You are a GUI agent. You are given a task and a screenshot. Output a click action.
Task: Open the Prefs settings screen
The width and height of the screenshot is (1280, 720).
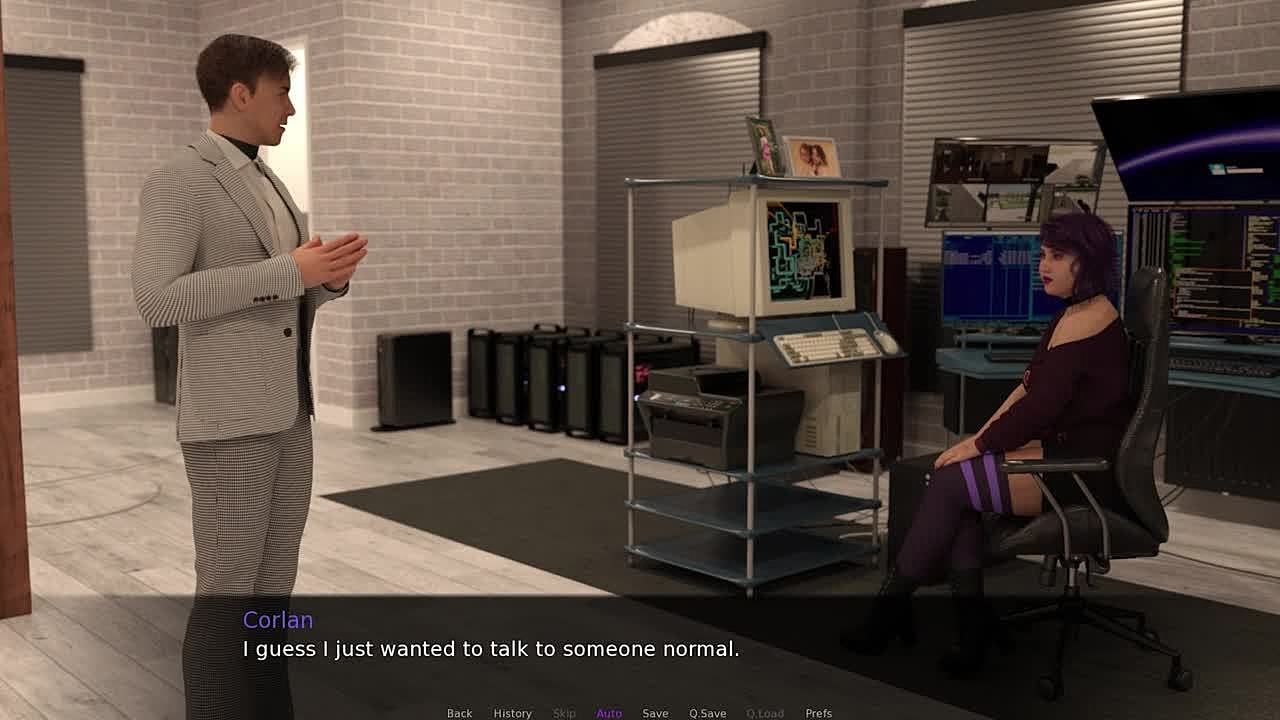point(818,713)
